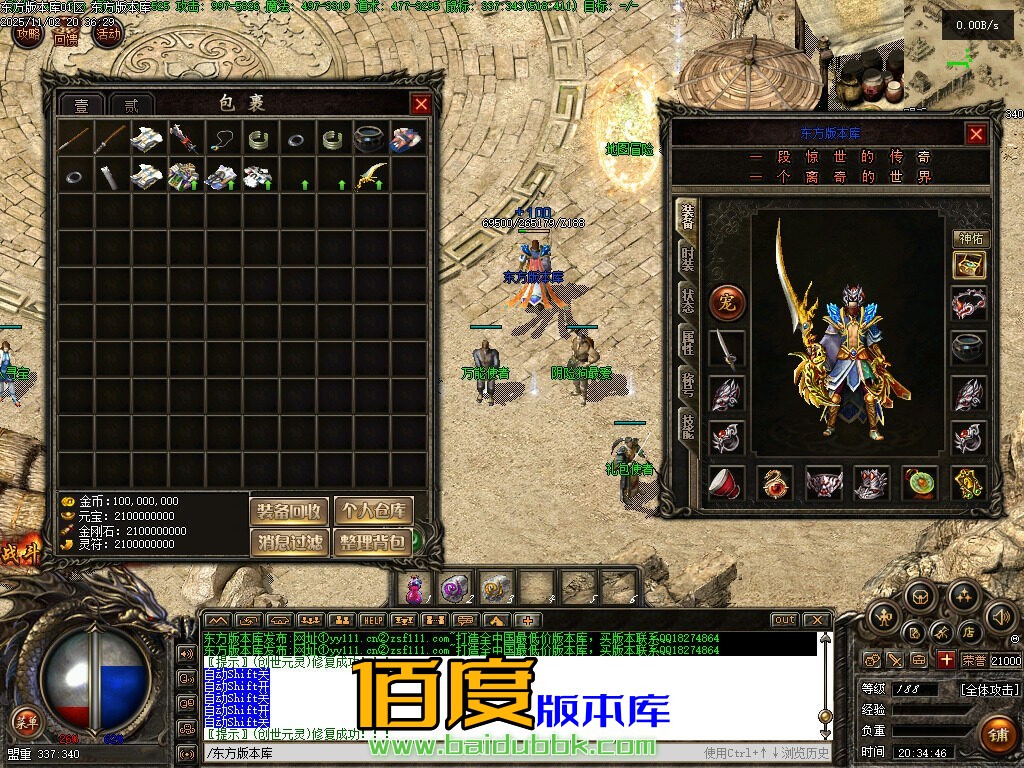Viewport: 1024px width, 768px height.
Task: Switch to the 时装 fashion tab
Action: click(687, 257)
